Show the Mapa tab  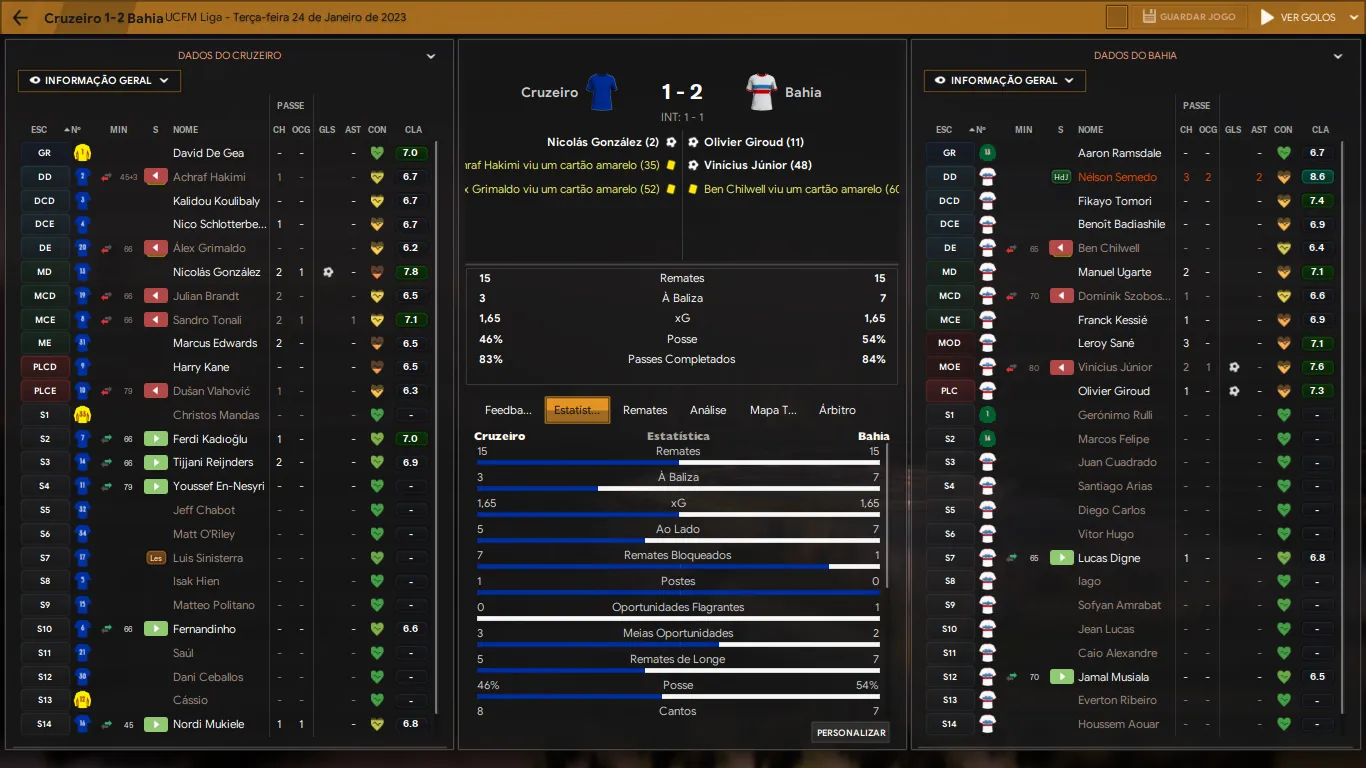click(x=773, y=410)
